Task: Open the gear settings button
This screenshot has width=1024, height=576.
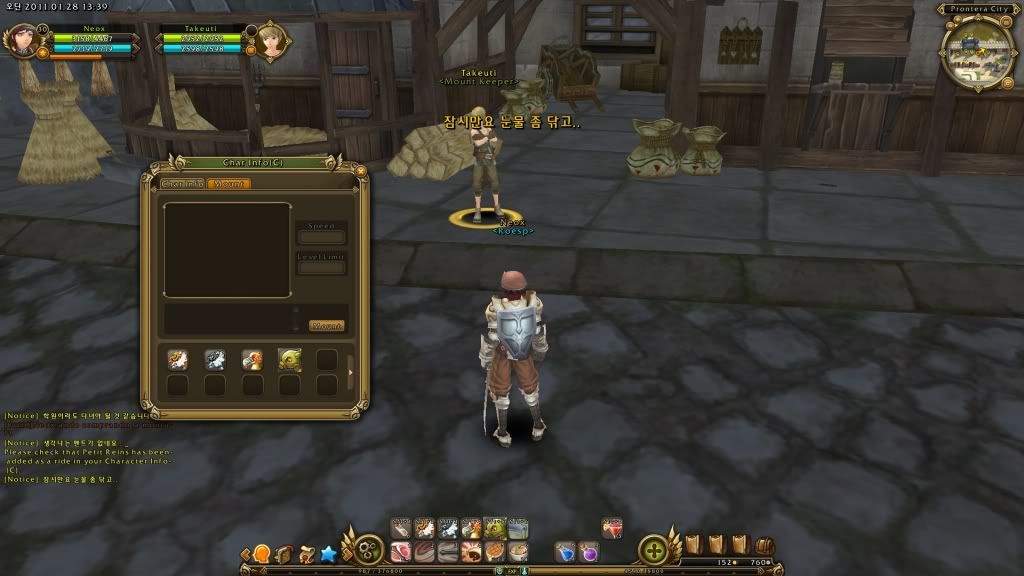Action: (x=368, y=551)
